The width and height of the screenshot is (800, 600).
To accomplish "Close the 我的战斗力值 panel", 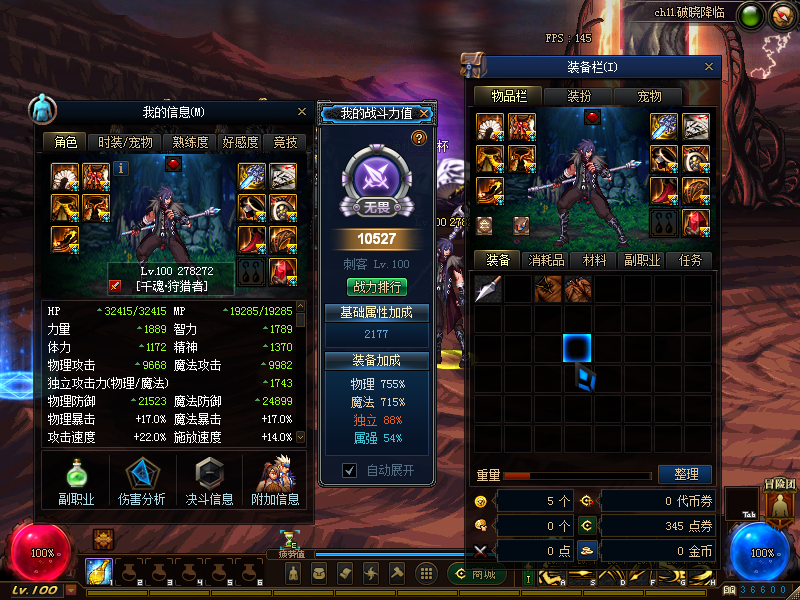I will [425, 114].
